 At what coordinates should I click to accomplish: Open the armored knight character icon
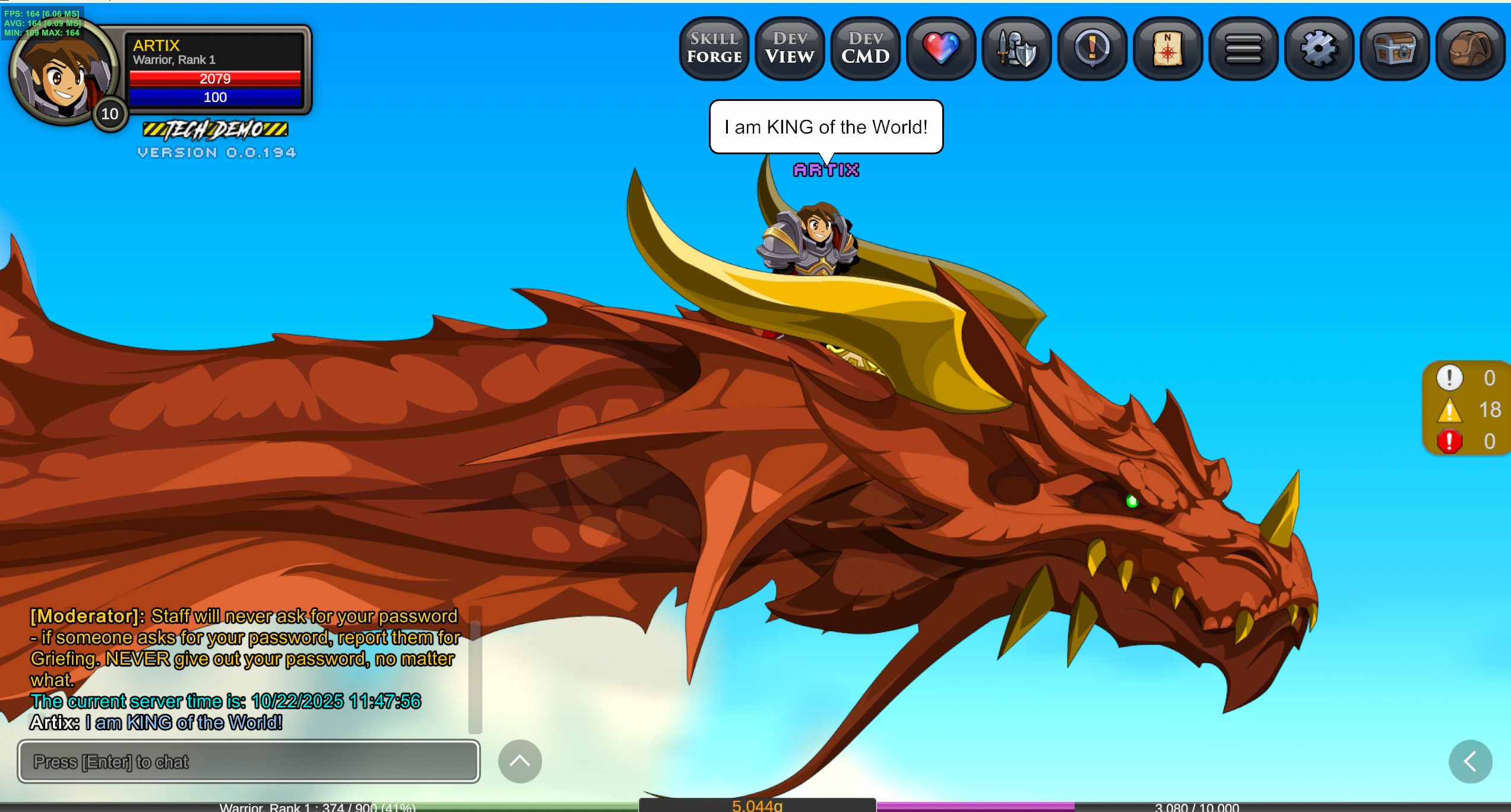(x=1016, y=48)
